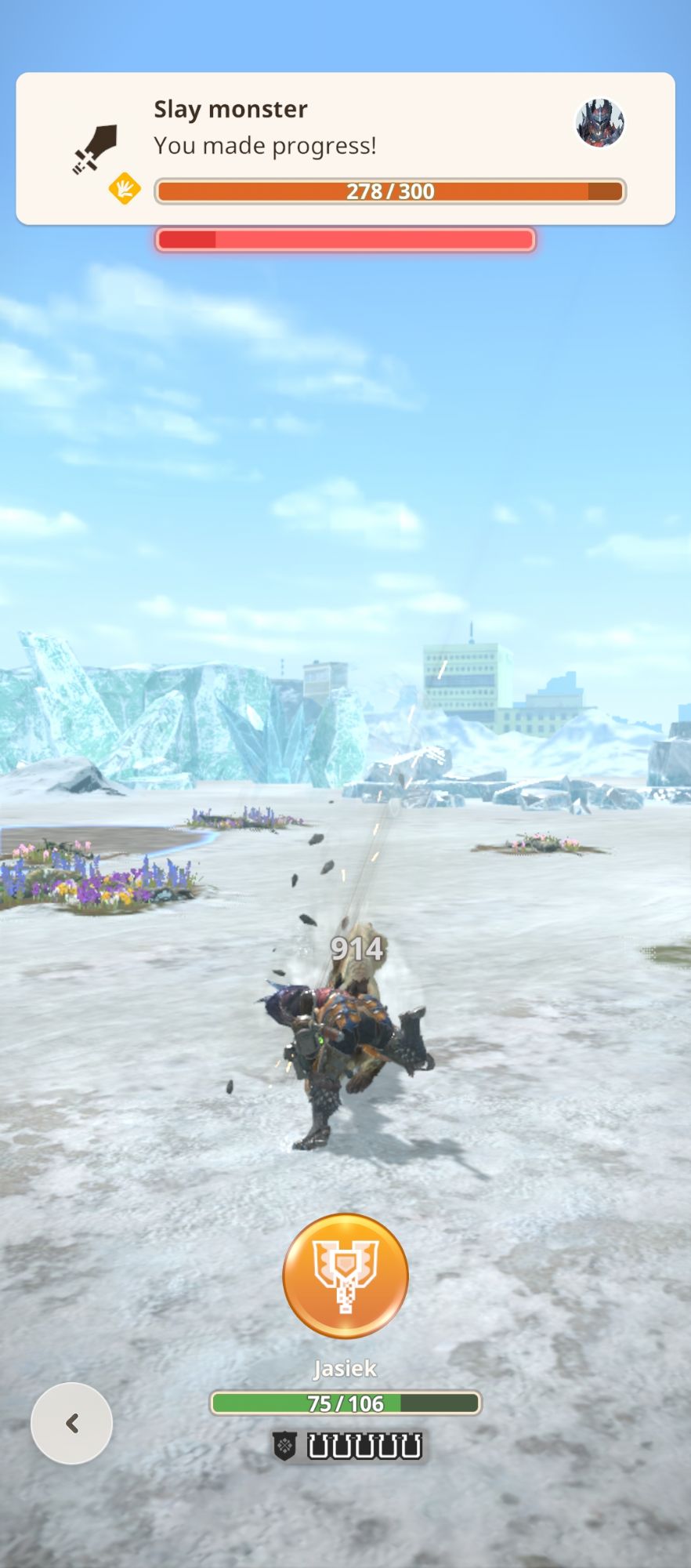Tap the back arrow button
The height and width of the screenshot is (1568, 691).
[71, 1423]
